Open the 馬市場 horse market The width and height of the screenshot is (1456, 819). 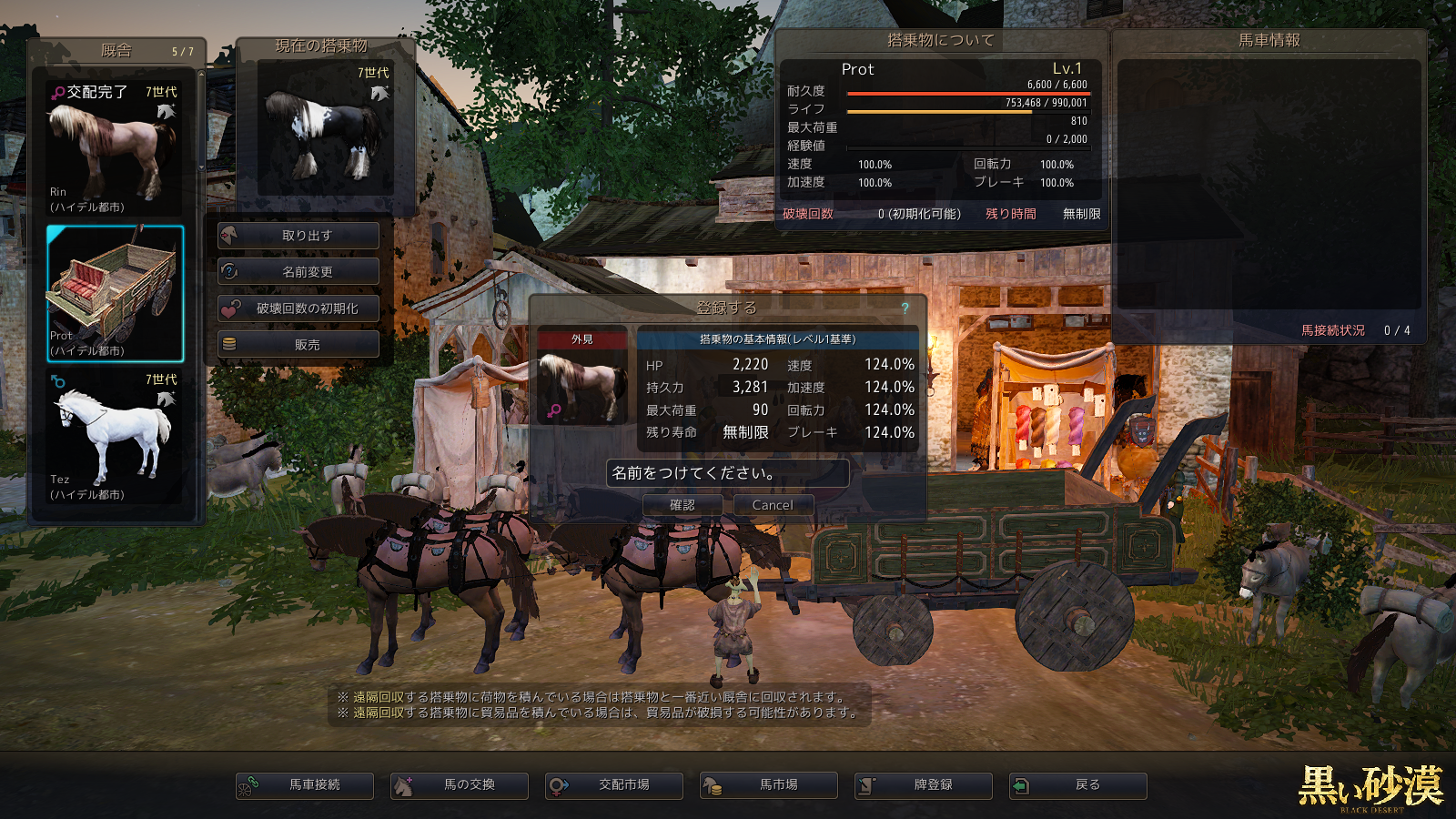point(769,785)
